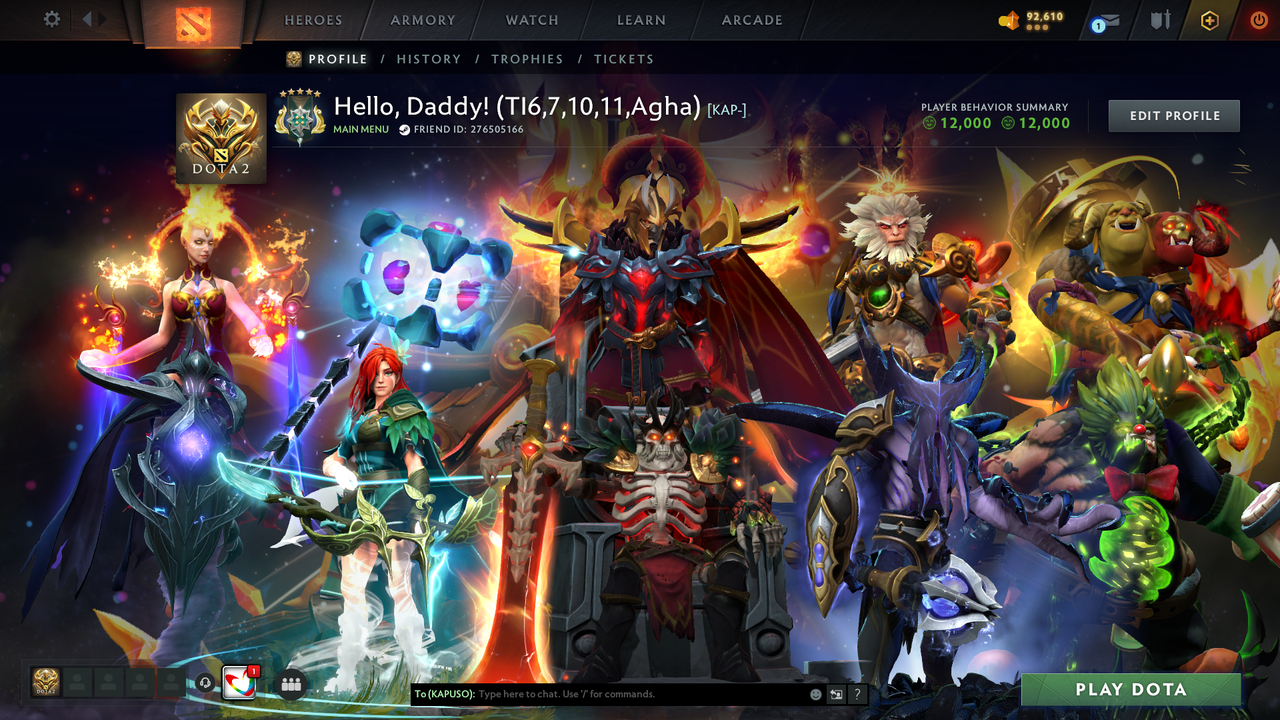1280x720 pixels.
Task: Click the red power icon to exit
Action: [x=1257, y=18]
